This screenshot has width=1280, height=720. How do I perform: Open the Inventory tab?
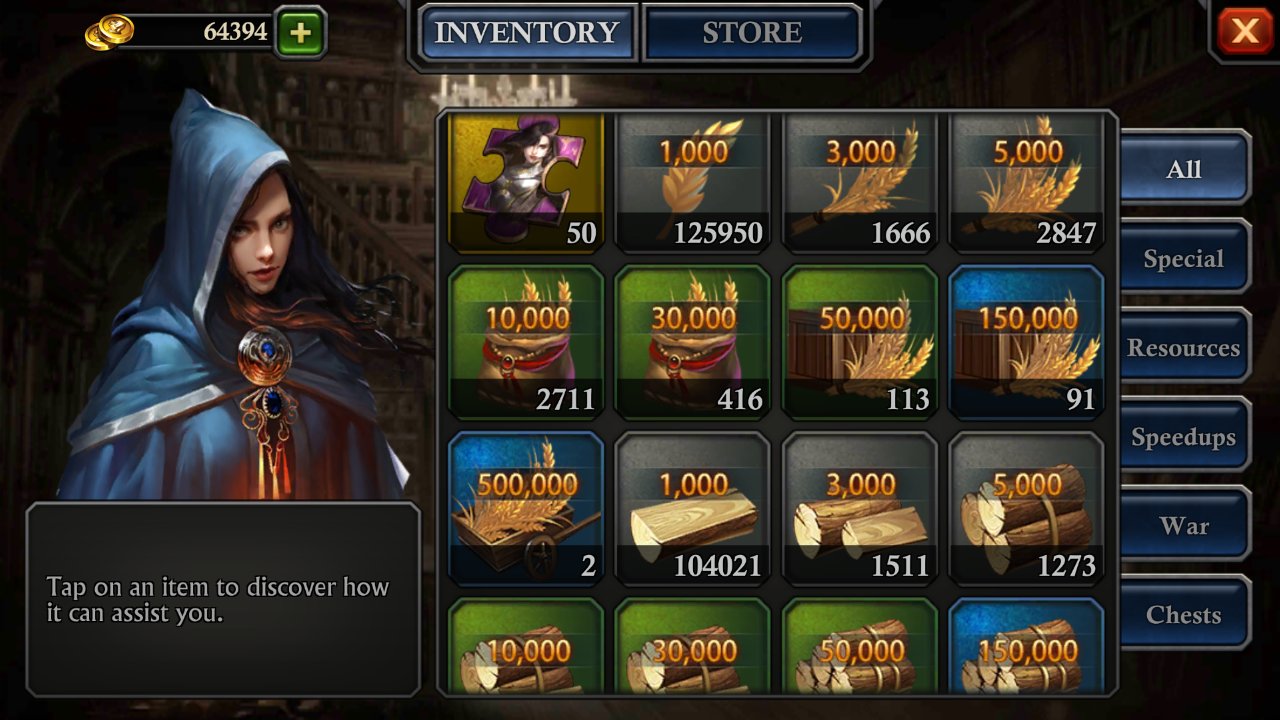click(527, 33)
